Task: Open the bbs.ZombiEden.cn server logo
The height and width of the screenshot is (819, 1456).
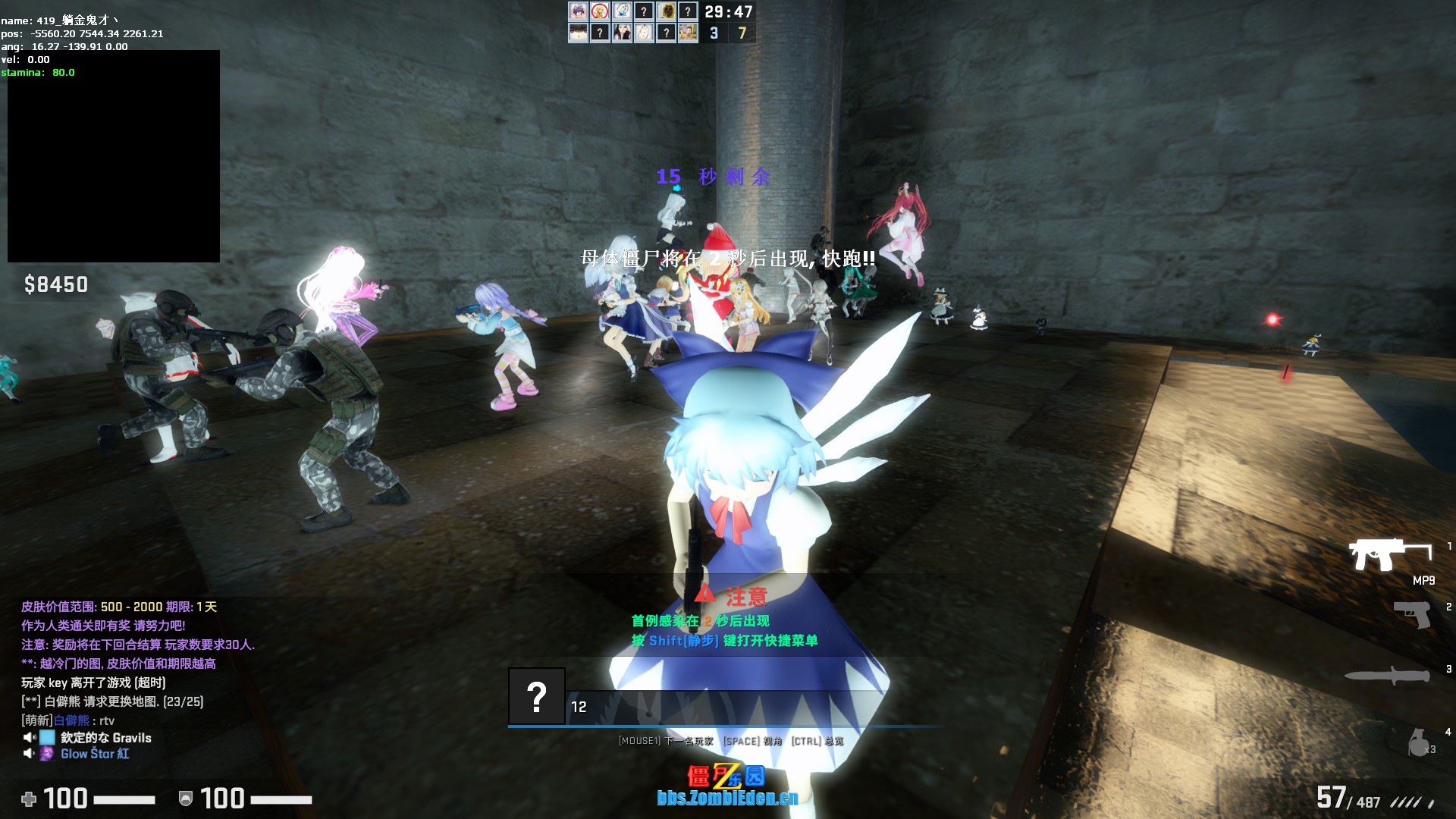Action: pyautogui.click(x=726, y=786)
